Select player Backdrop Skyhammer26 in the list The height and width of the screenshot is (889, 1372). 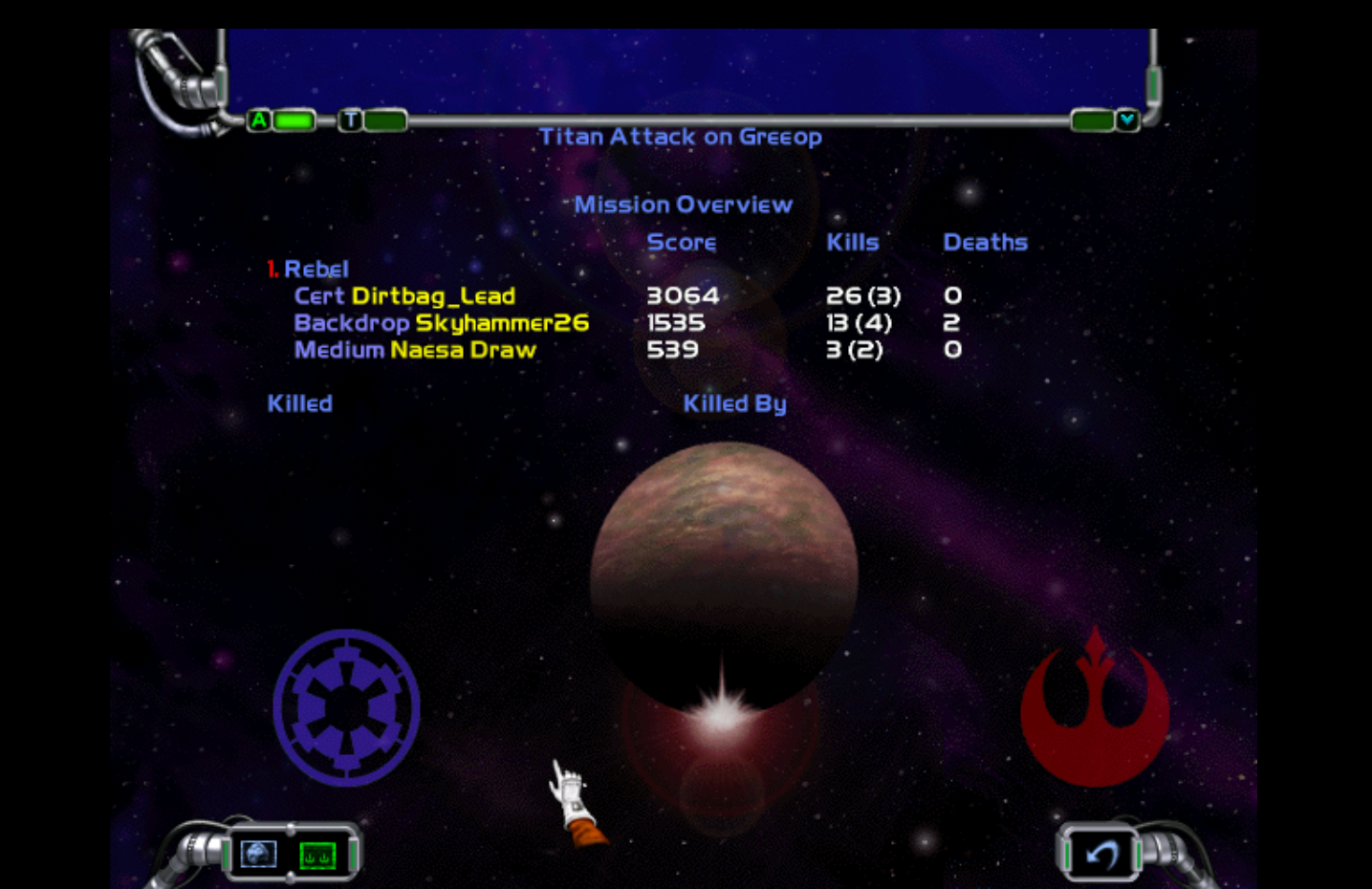click(441, 323)
